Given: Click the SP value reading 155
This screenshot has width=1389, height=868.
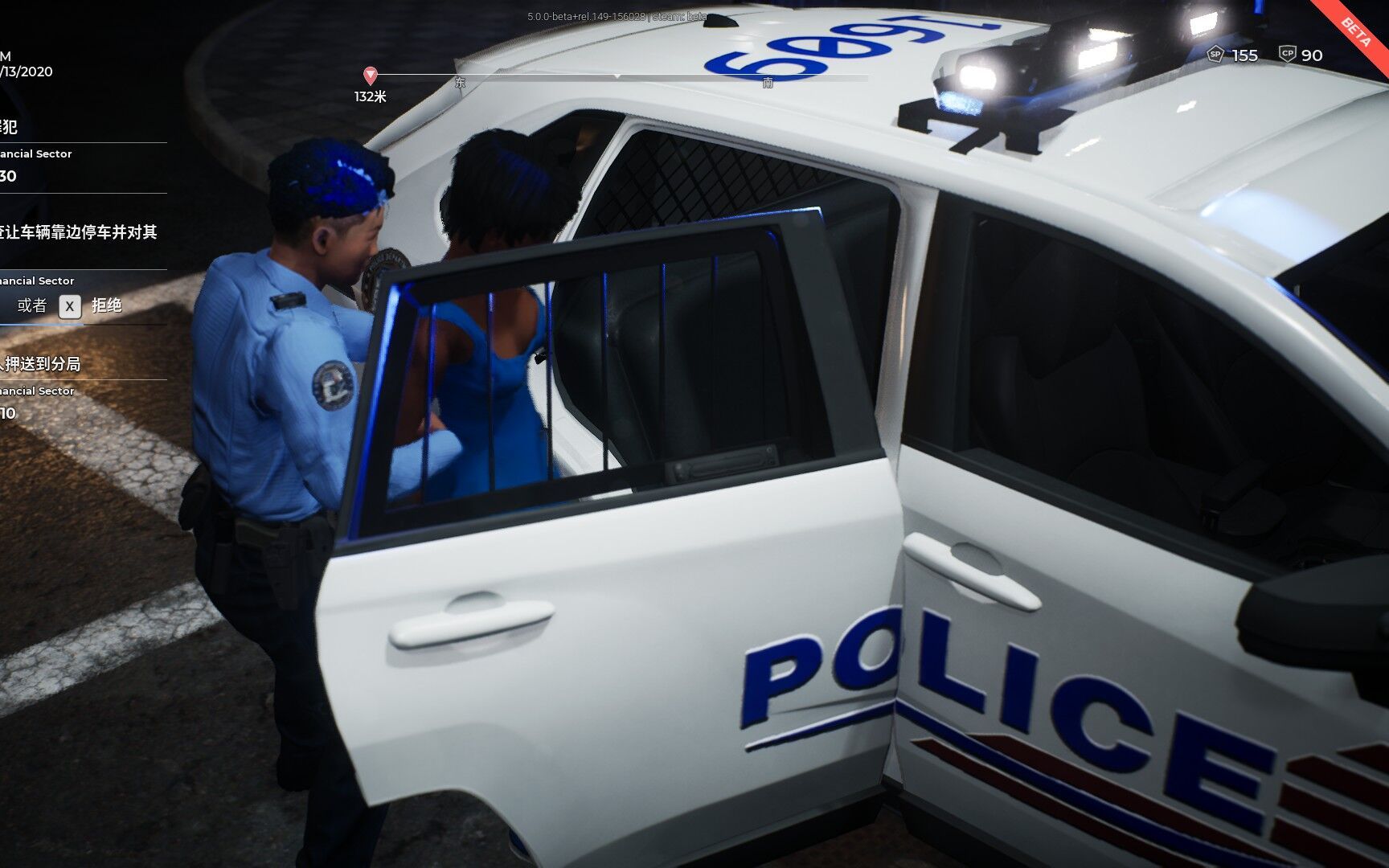Looking at the screenshot, I should click(x=1245, y=55).
